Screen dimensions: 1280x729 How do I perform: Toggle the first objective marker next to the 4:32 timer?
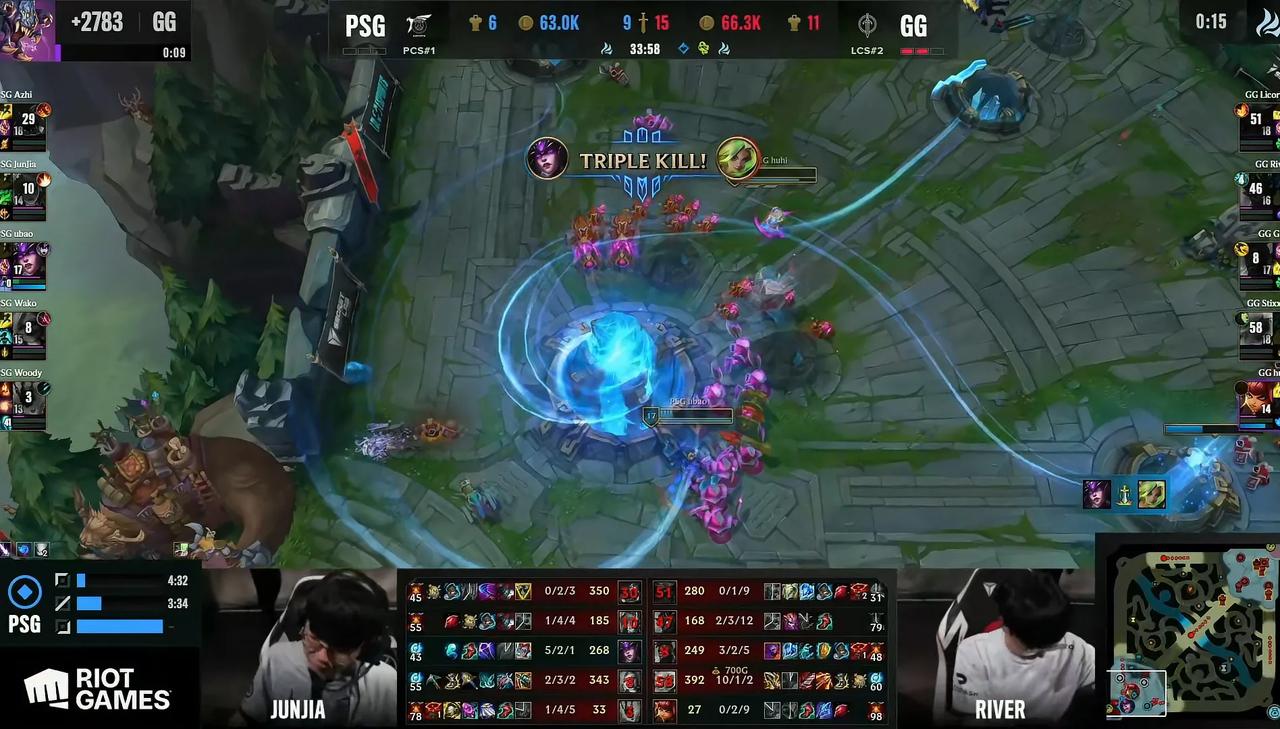(x=62, y=580)
